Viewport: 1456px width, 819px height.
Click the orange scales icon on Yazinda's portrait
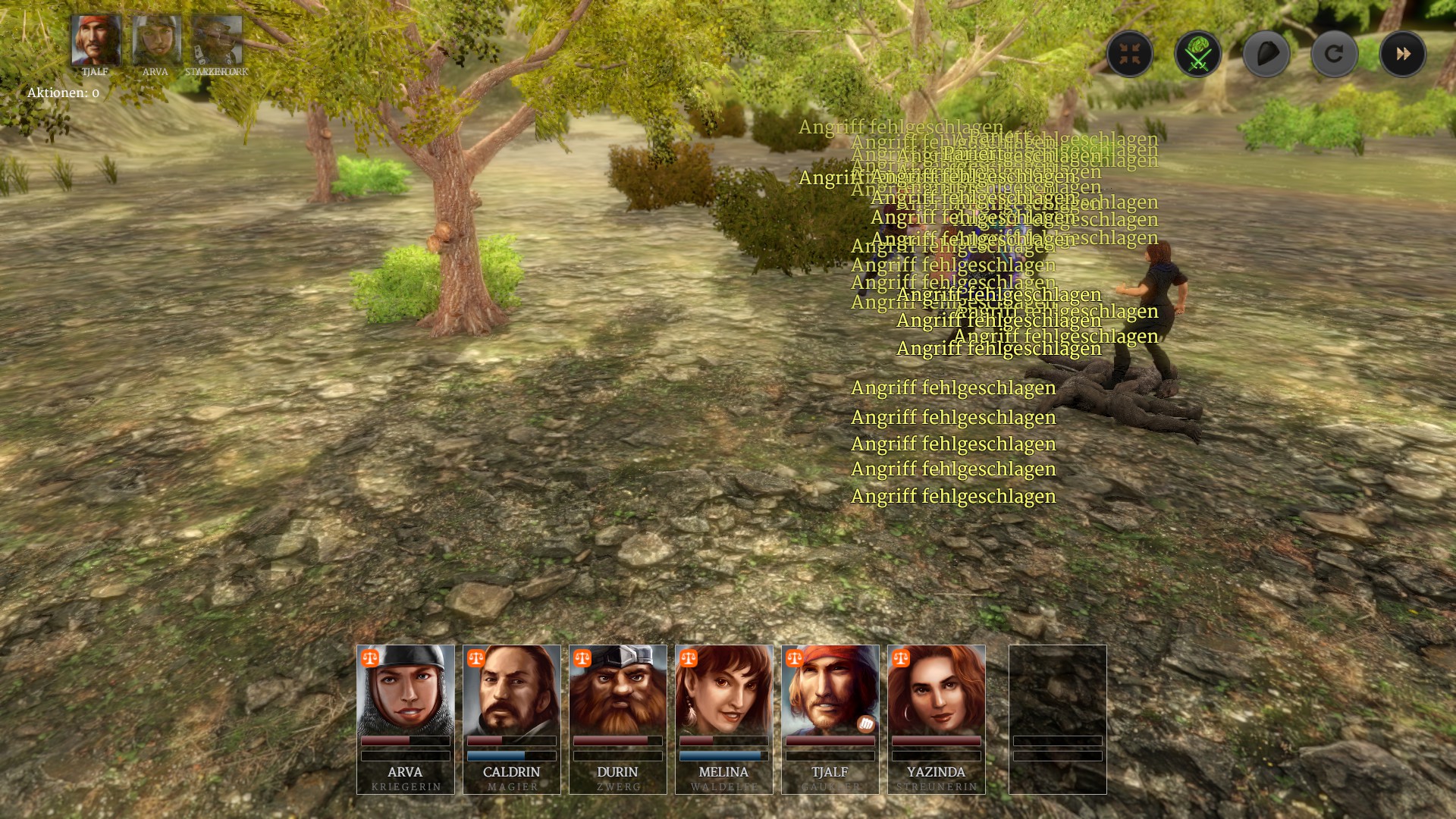click(901, 658)
